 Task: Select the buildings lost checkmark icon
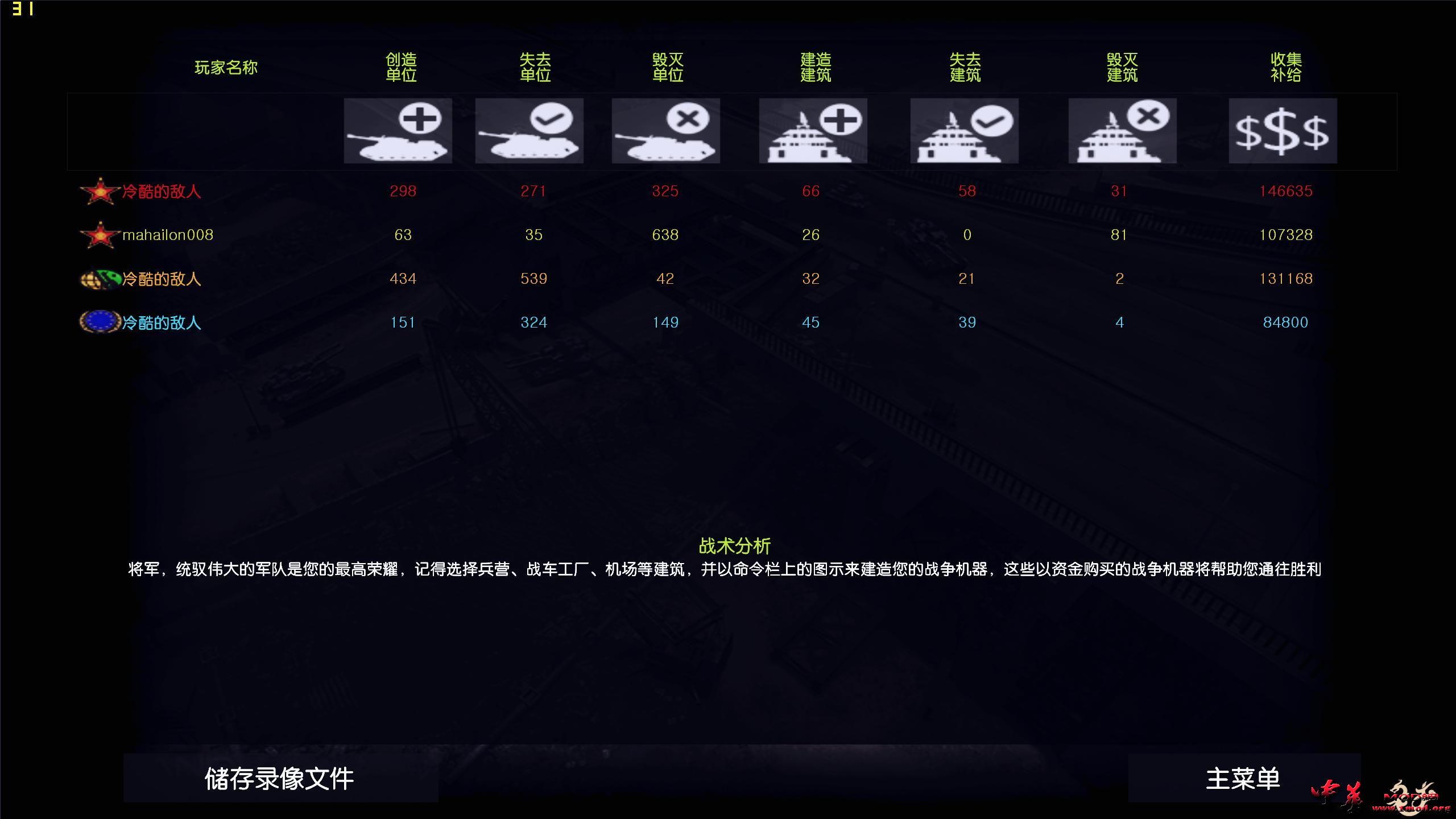click(964, 130)
